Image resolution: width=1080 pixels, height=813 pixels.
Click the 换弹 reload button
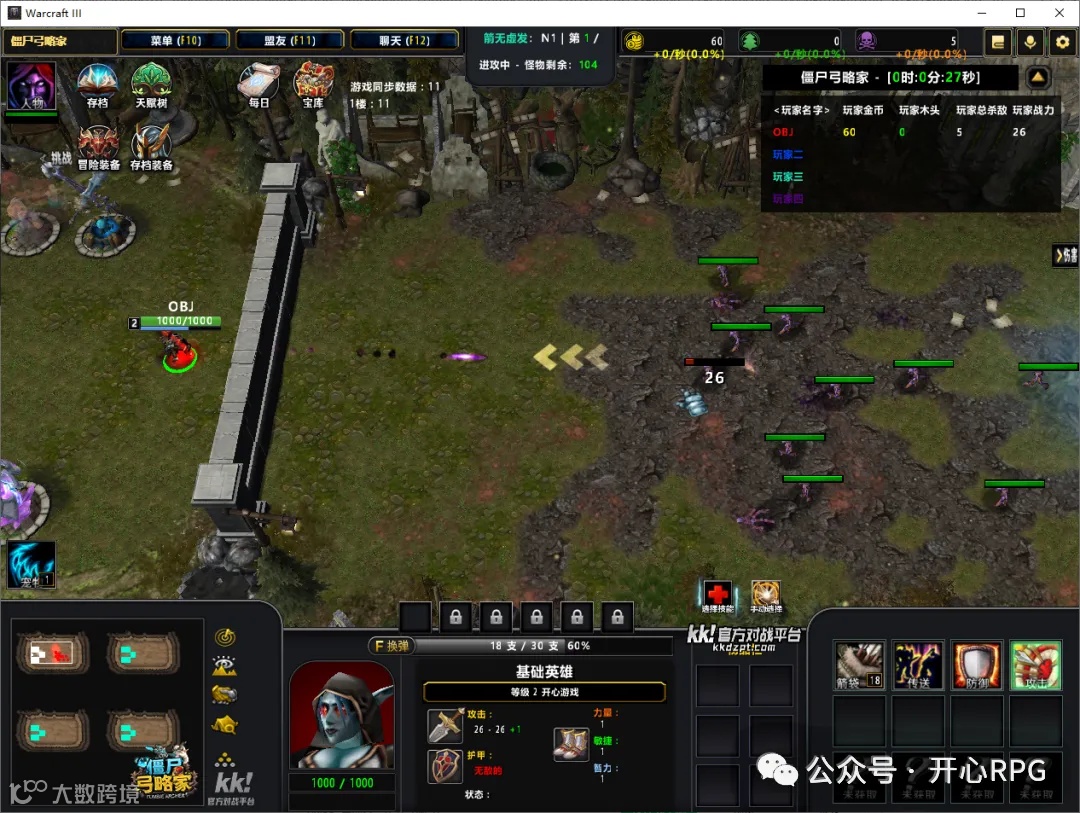[x=392, y=646]
